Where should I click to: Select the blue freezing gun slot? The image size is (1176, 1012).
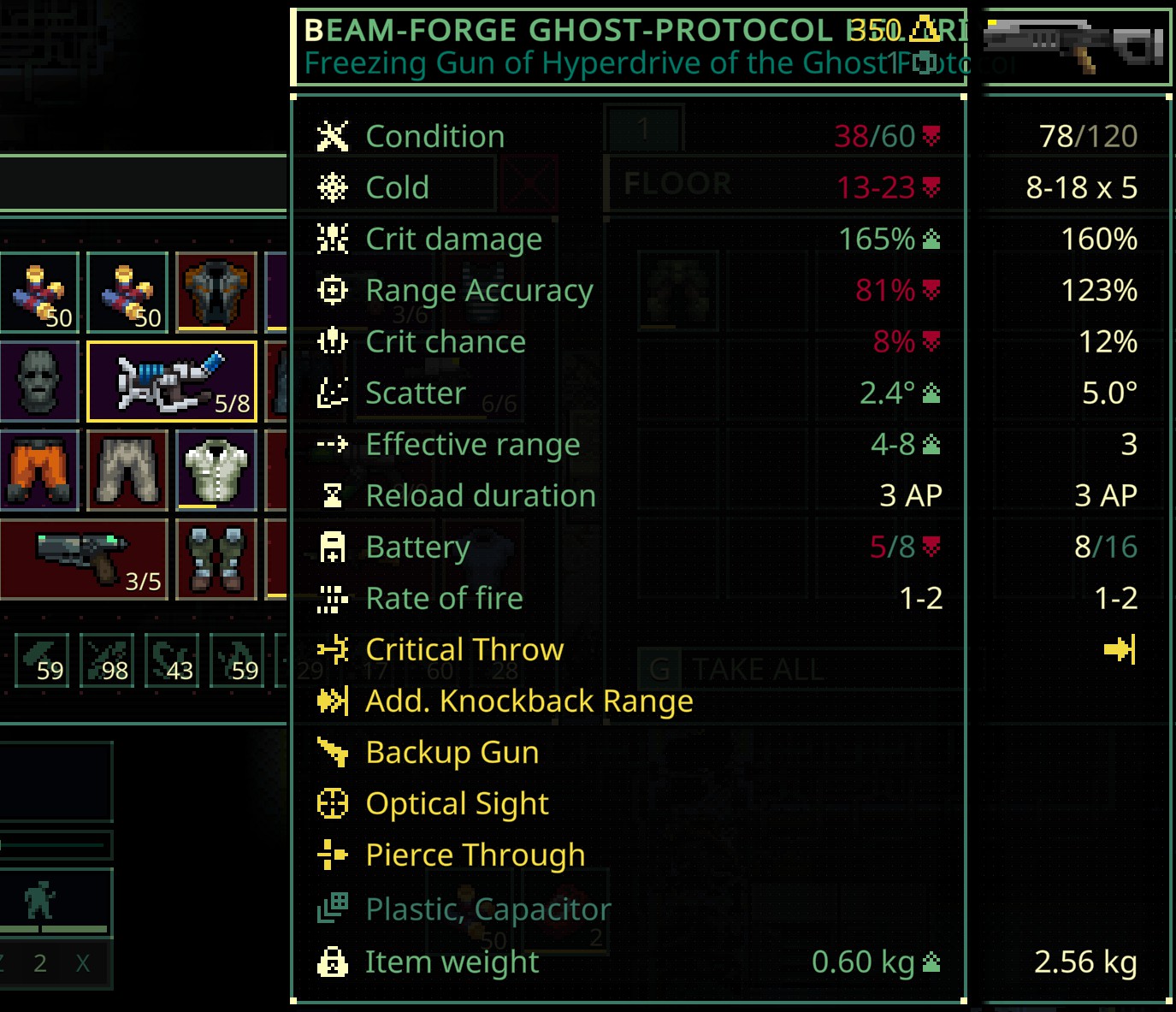coord(172,382)
